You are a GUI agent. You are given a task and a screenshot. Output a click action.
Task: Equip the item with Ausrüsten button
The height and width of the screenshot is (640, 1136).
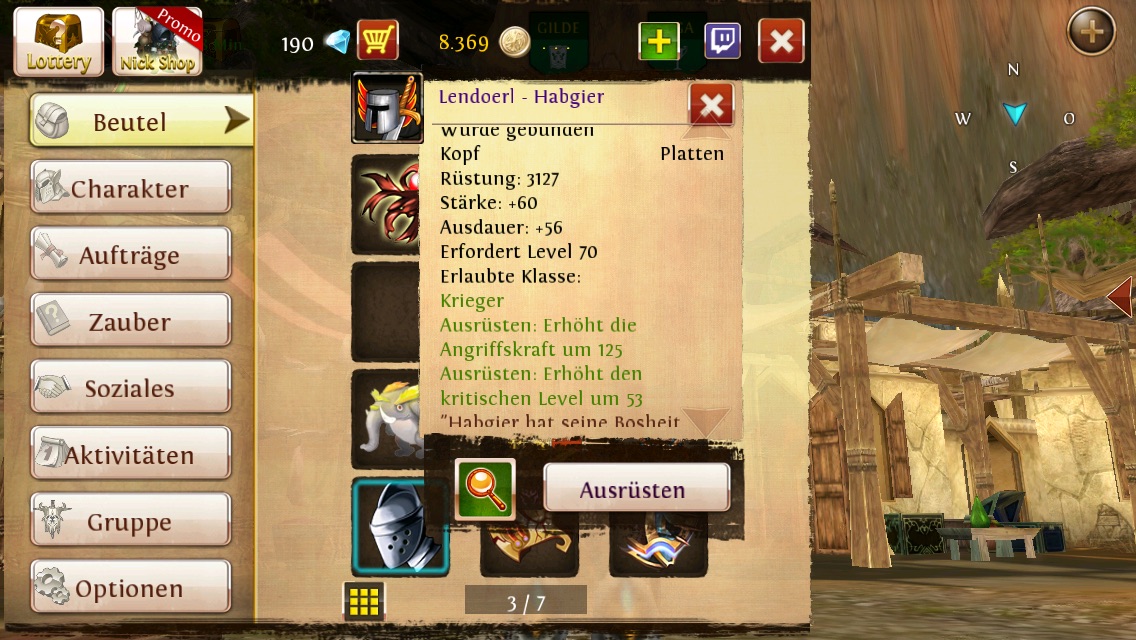click(636, 489)
